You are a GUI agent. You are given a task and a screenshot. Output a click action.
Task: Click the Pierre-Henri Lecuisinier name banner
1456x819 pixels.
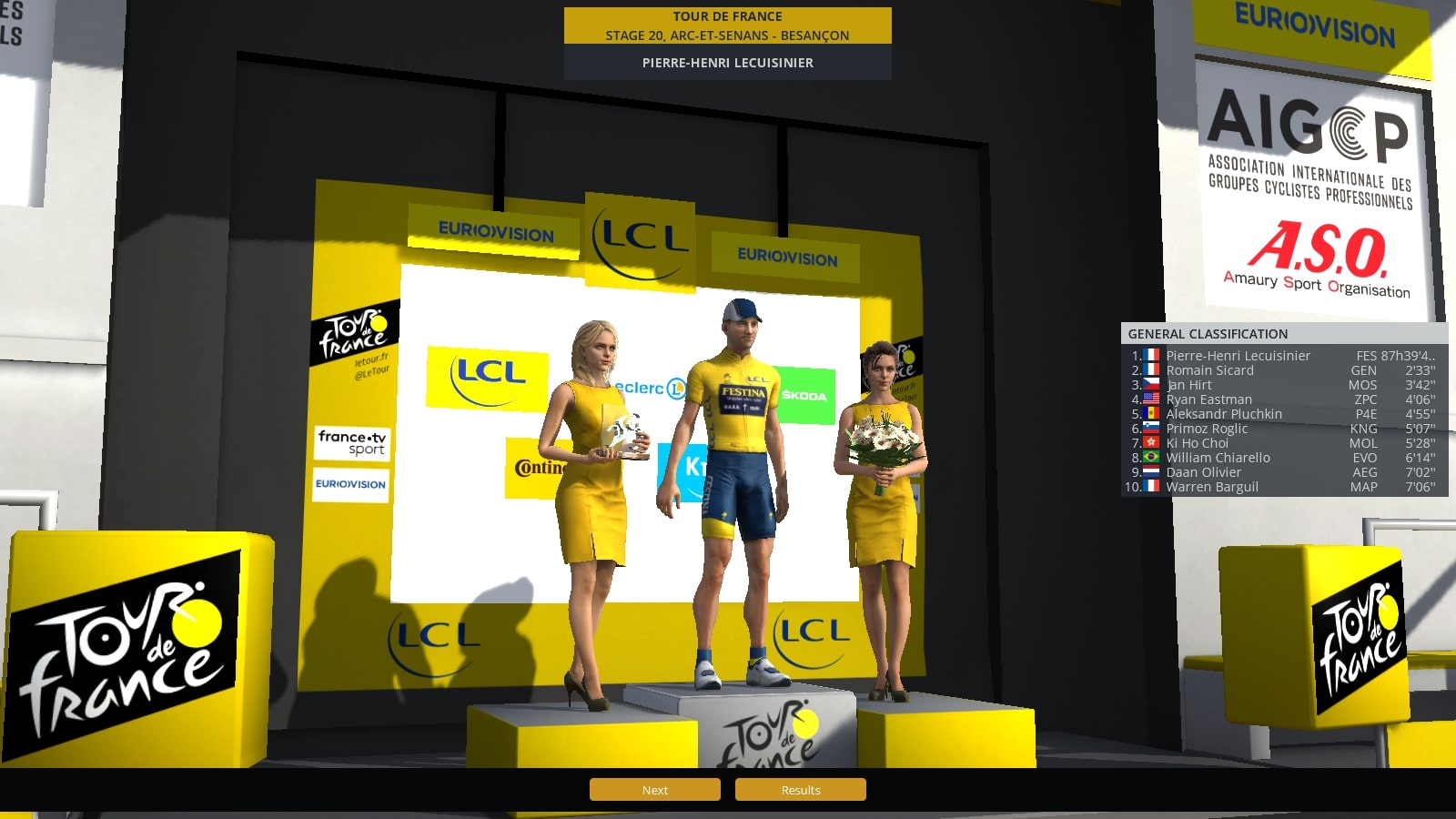point(727,63)
